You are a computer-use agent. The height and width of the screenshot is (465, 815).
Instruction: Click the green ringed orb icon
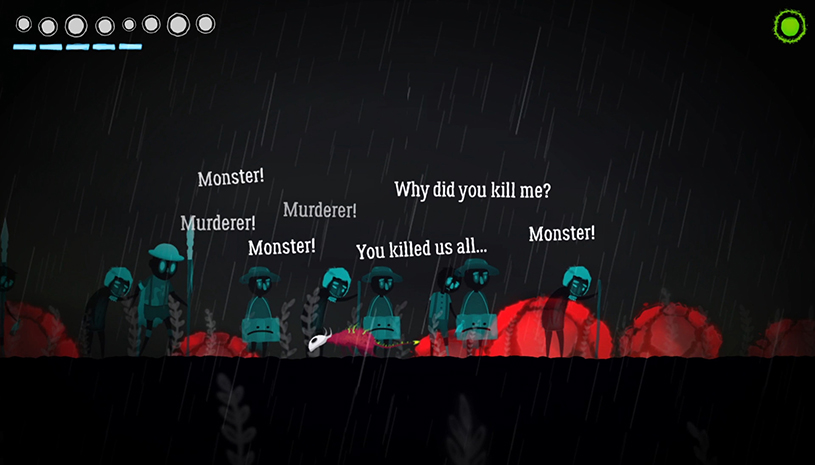(x=789, y=27)
